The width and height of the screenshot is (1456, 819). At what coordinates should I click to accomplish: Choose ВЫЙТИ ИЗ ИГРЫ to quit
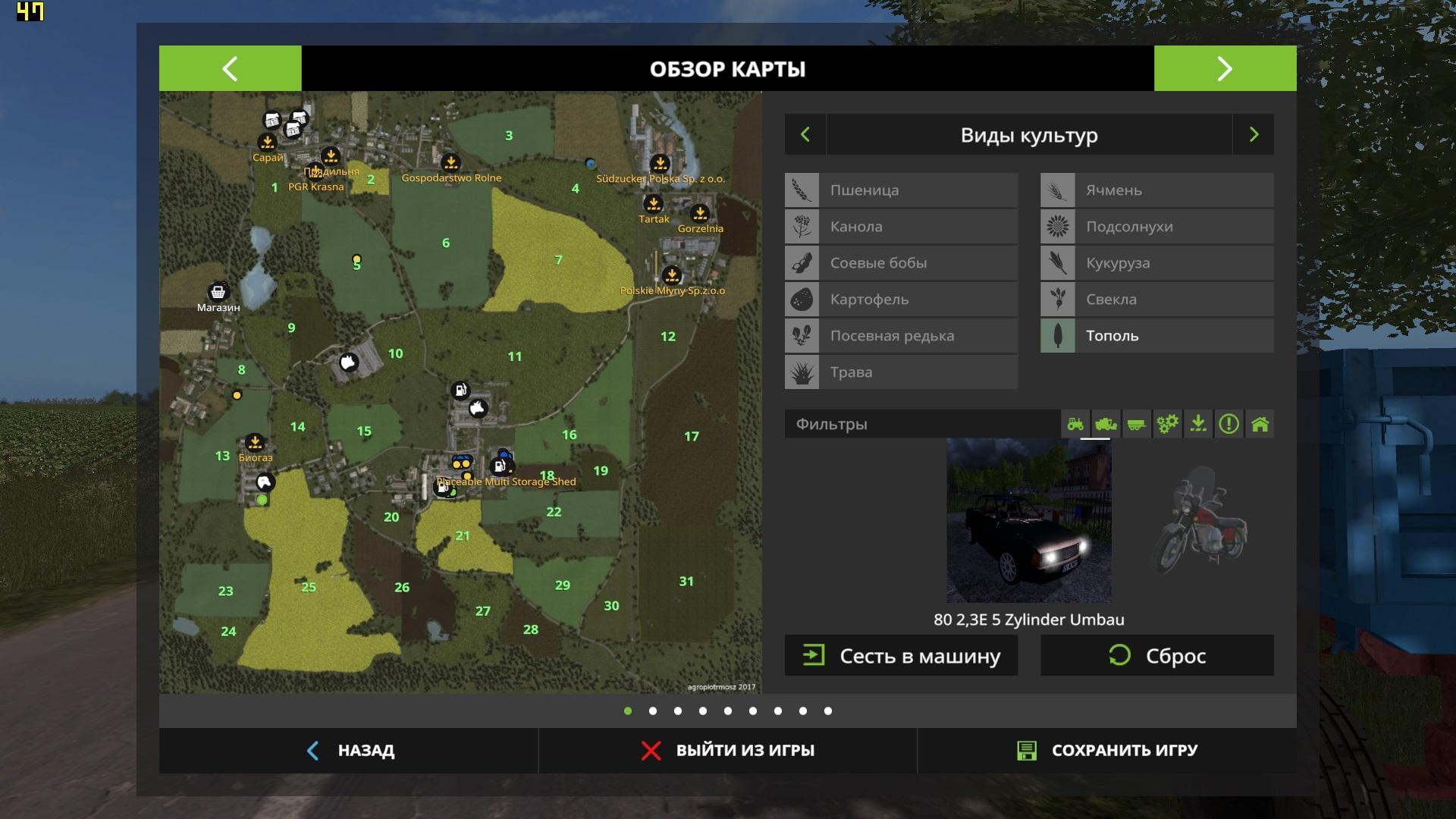[728, 751]
